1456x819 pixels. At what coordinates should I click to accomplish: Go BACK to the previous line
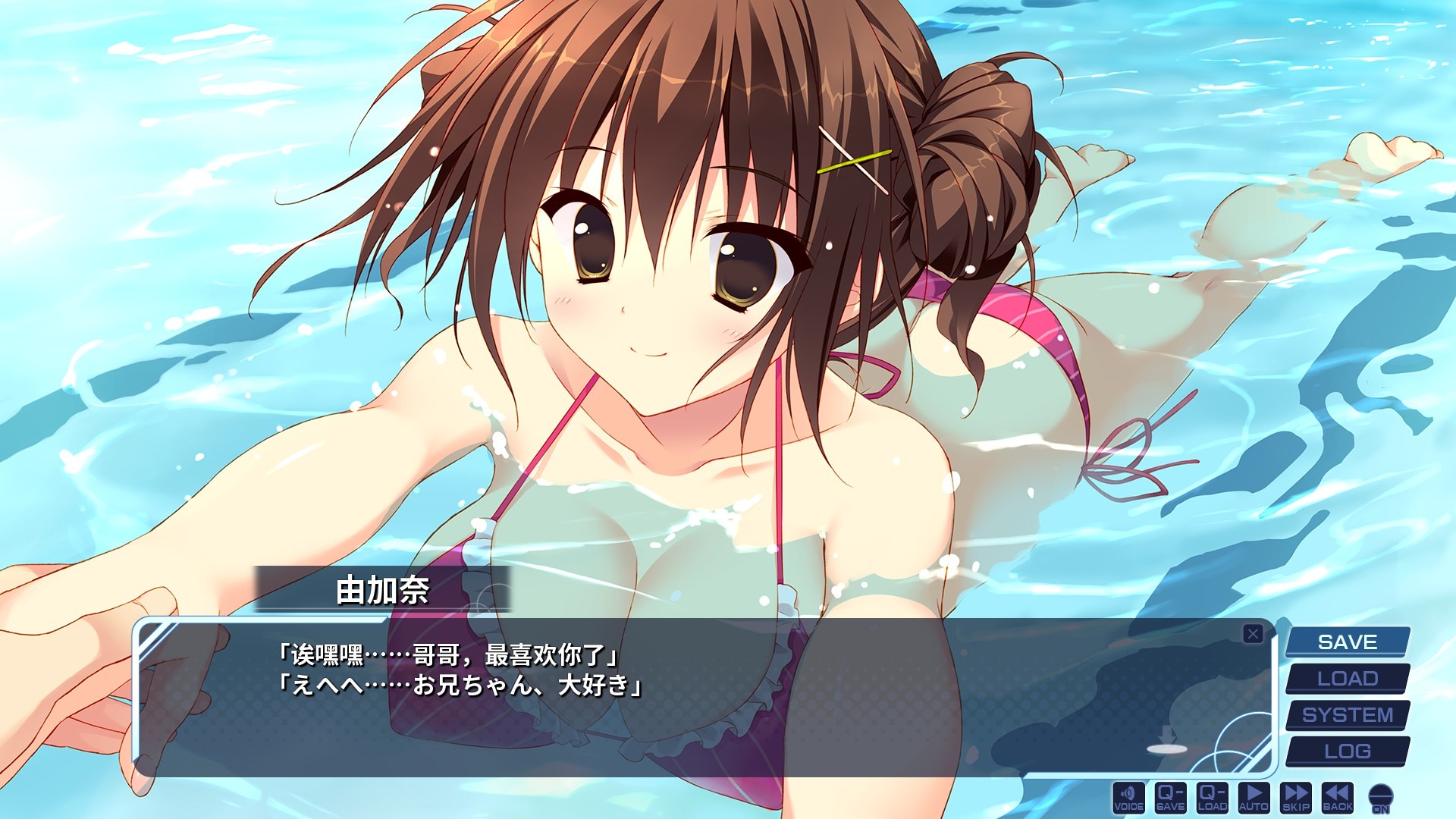(1337, 798)
